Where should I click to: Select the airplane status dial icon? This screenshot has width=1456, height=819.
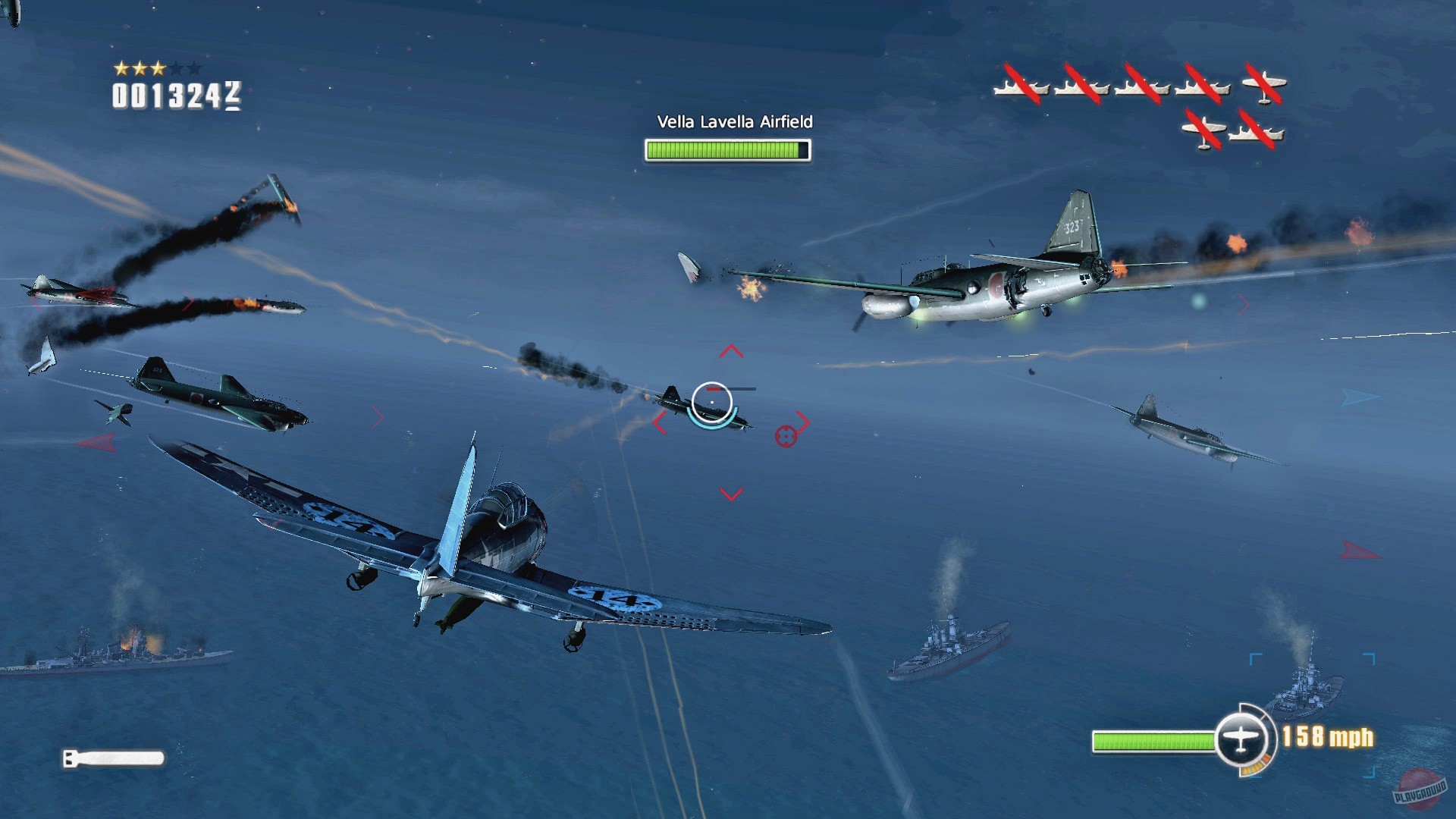[x=1241, y=738]
